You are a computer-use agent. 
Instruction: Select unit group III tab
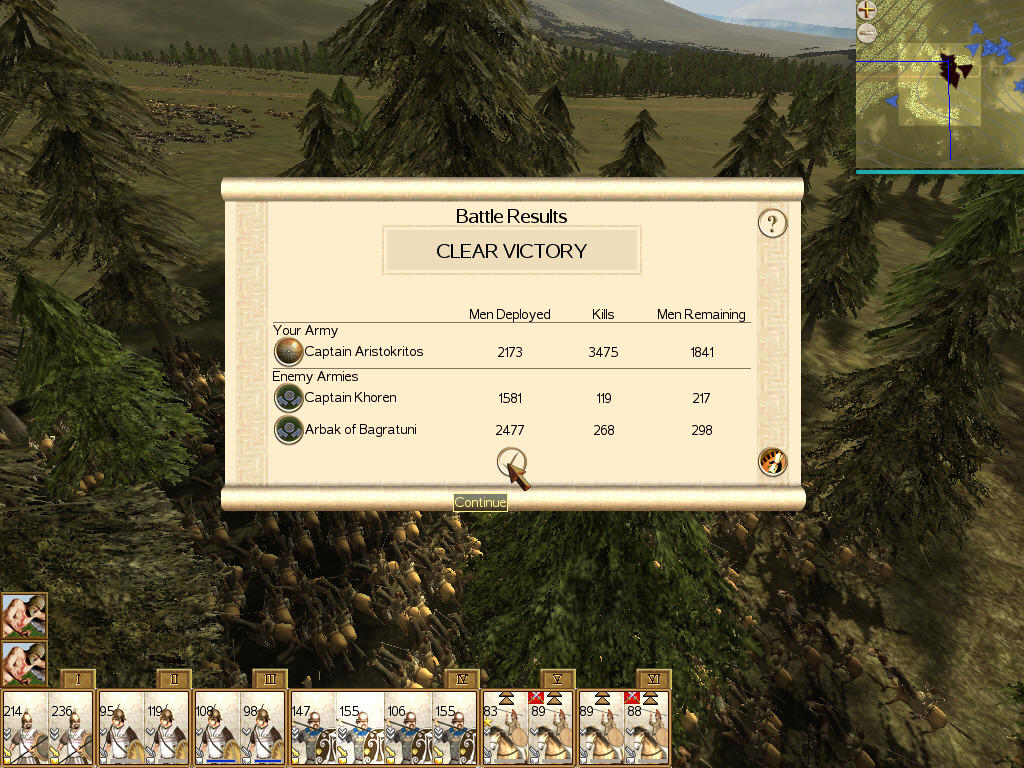click(269, 679)
